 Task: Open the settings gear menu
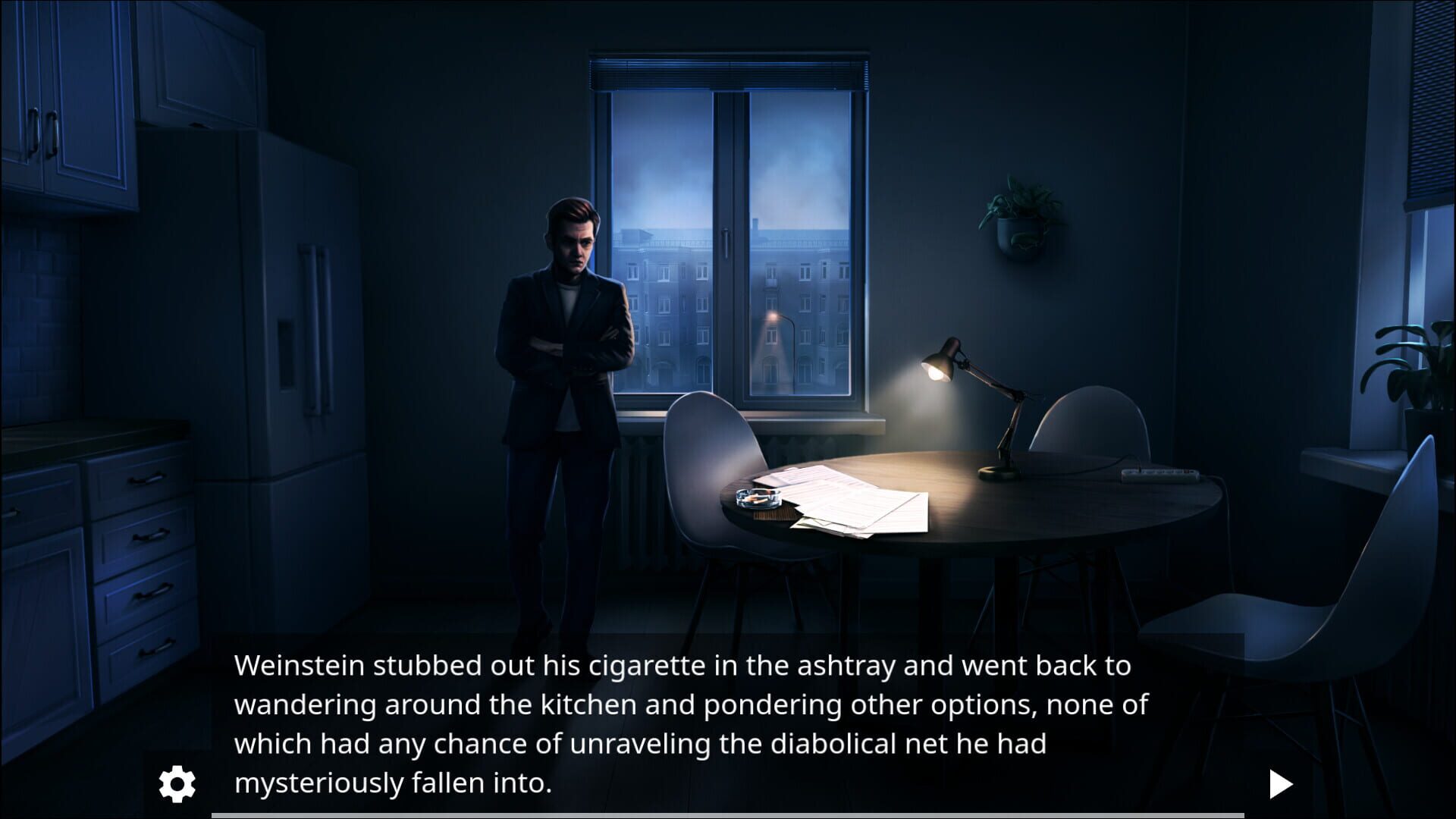click(x=176, y=784)
